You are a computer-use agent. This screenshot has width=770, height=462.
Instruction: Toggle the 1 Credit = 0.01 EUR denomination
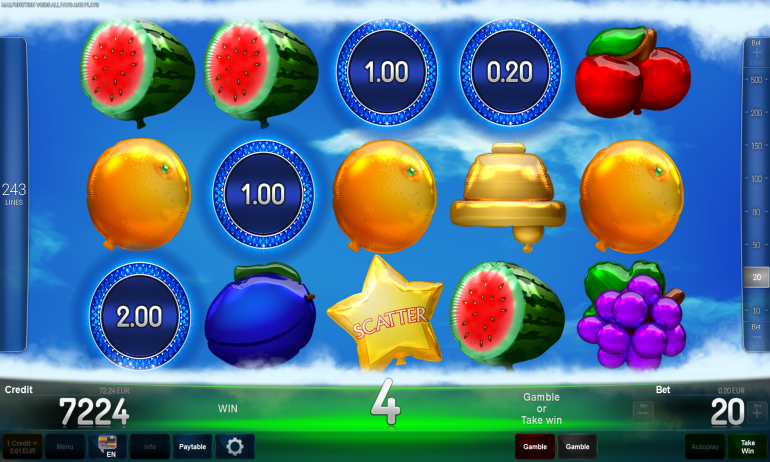click(x=21, y=447)
